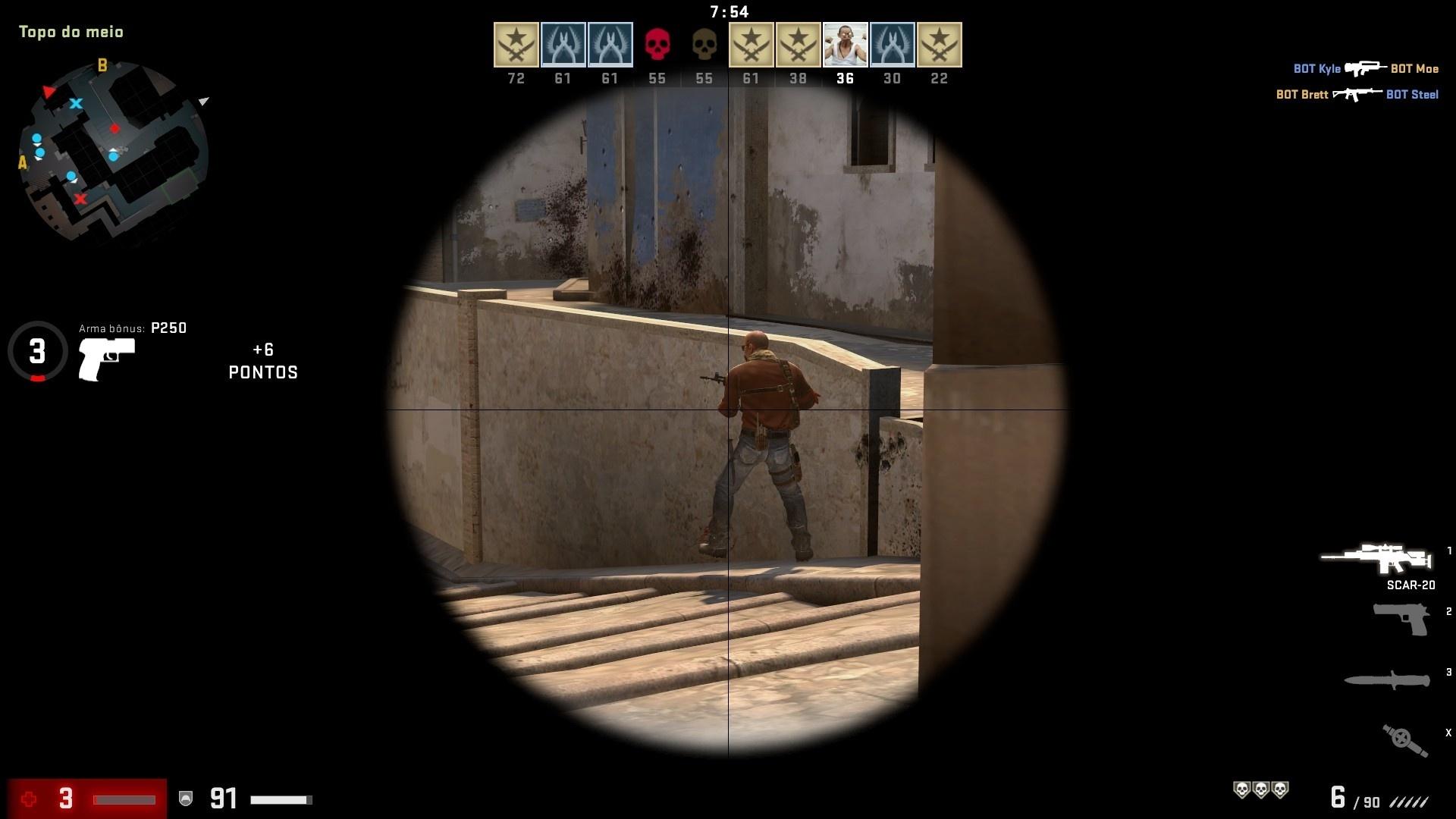The width and height of the screenshot is (1456, 819).
Task: Click the +6 PONTOS notification
Action: point(263,361)
